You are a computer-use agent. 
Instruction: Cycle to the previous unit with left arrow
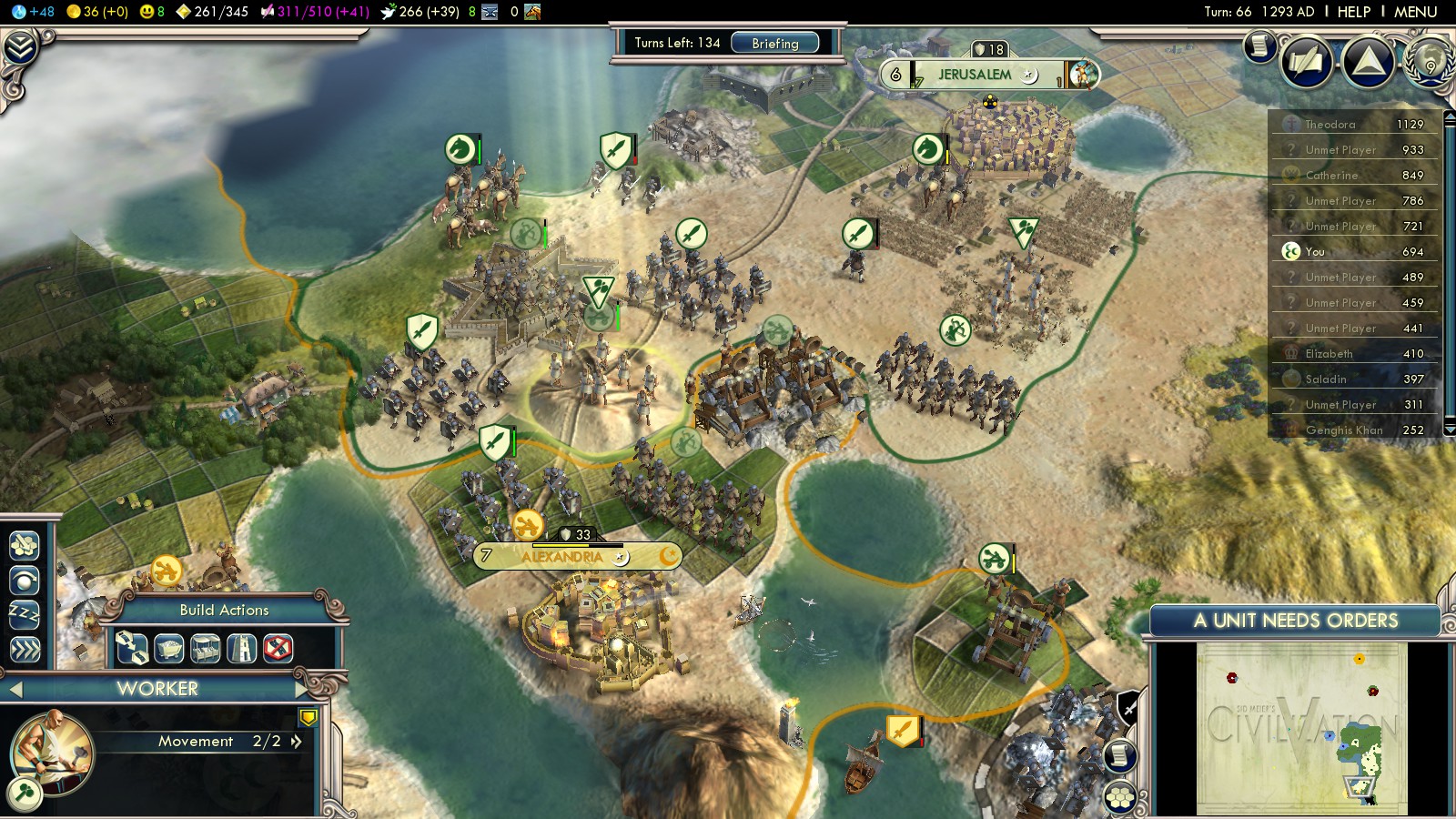point(15,689)
